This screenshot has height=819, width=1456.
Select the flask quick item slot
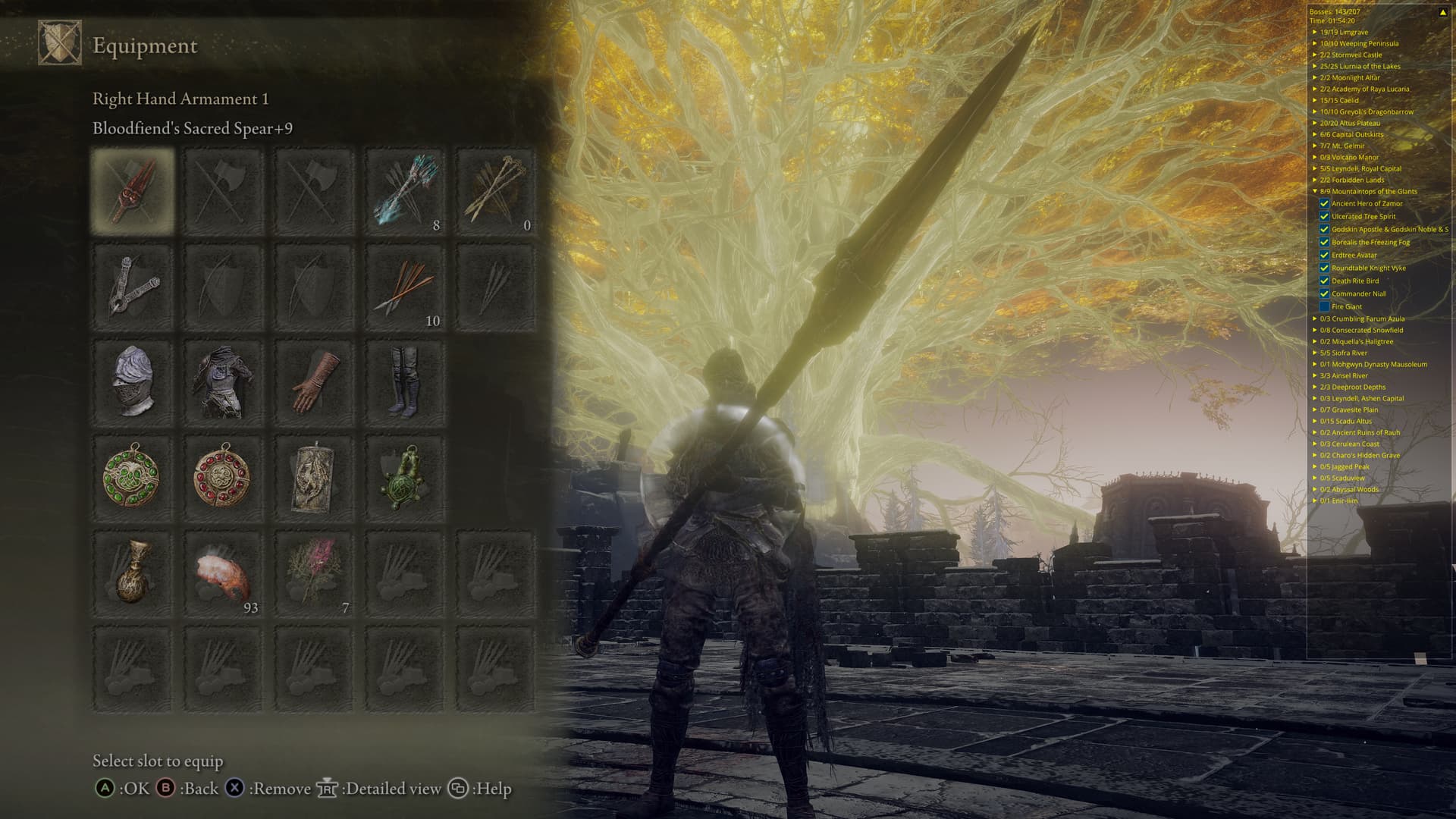[x=133, y=574]
